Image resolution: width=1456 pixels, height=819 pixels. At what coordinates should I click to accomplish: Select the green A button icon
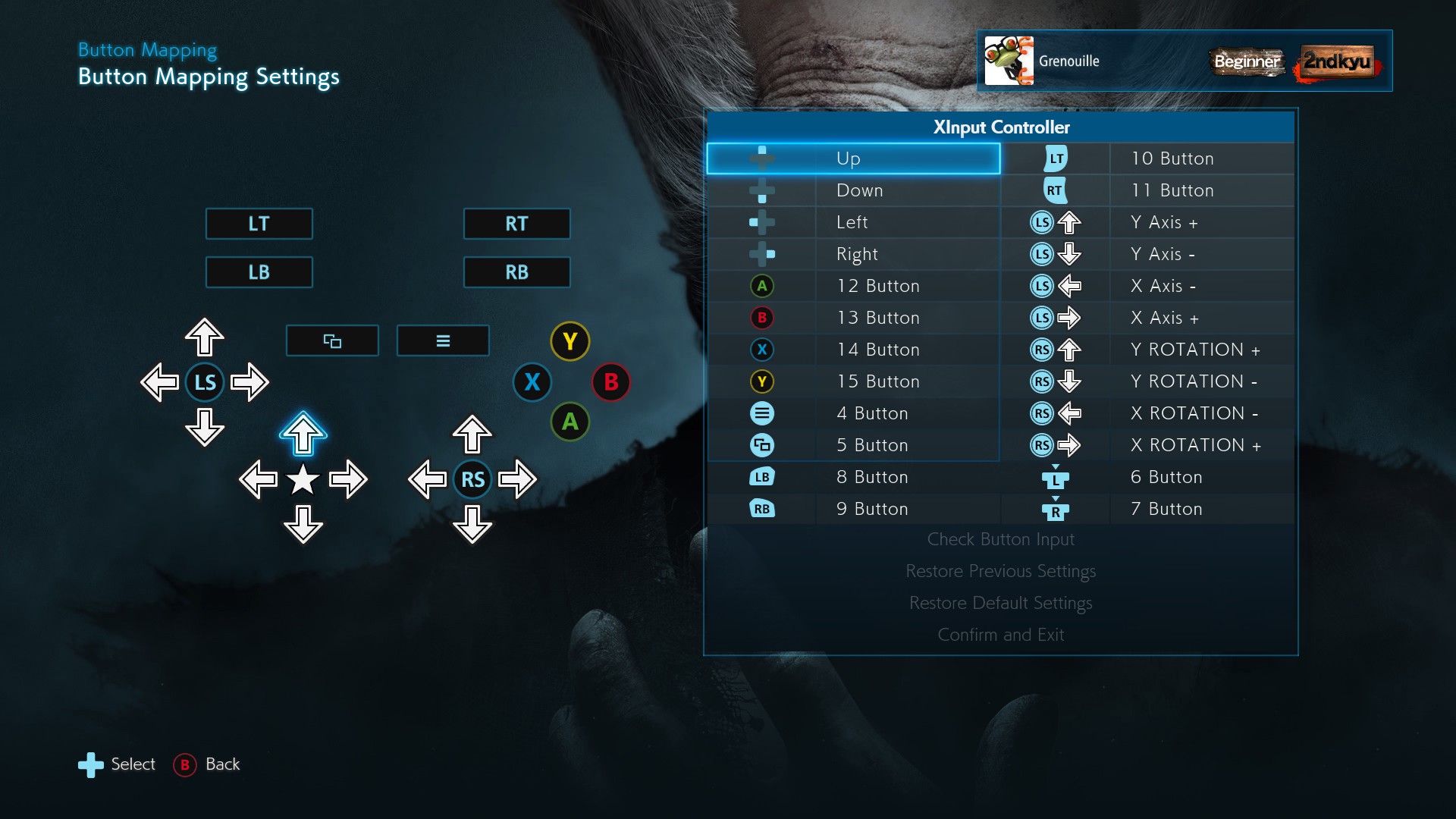tap(570, 422)
